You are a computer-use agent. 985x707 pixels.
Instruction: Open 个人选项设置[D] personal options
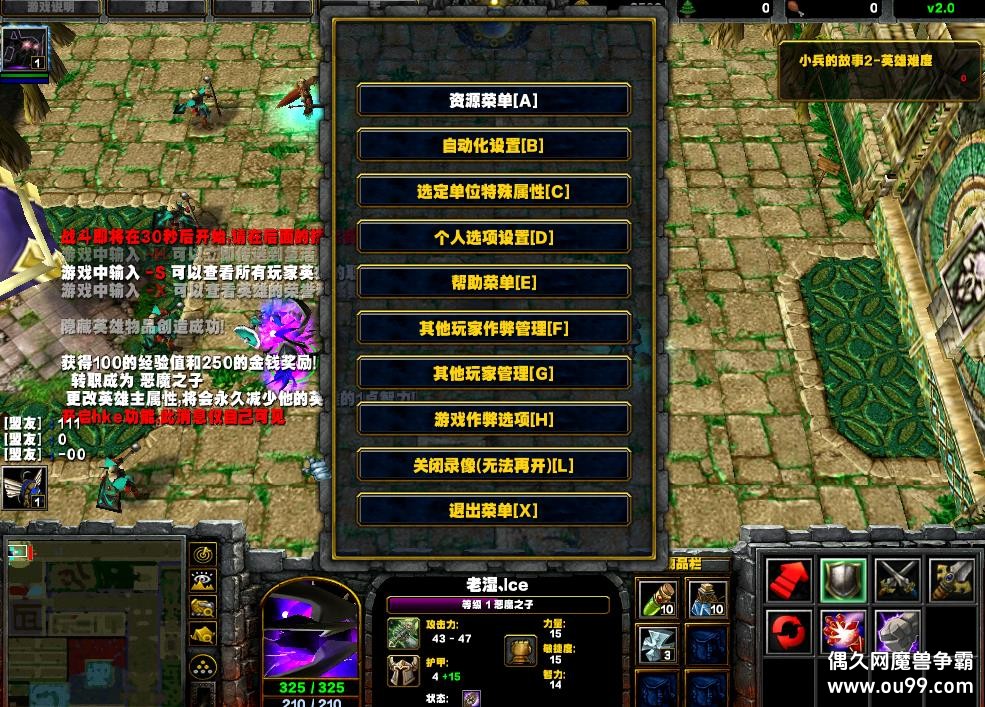click(494, 237)
